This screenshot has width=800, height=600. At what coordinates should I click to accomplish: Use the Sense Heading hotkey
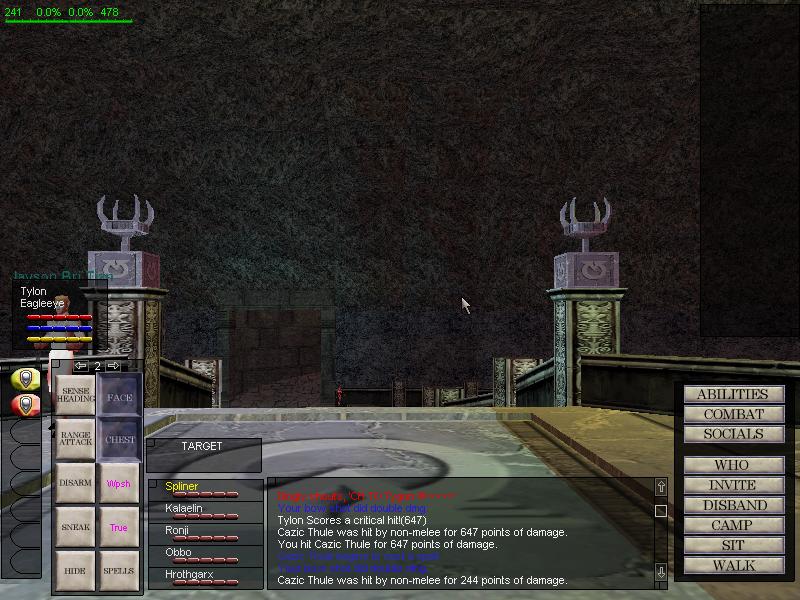point(76,398)
